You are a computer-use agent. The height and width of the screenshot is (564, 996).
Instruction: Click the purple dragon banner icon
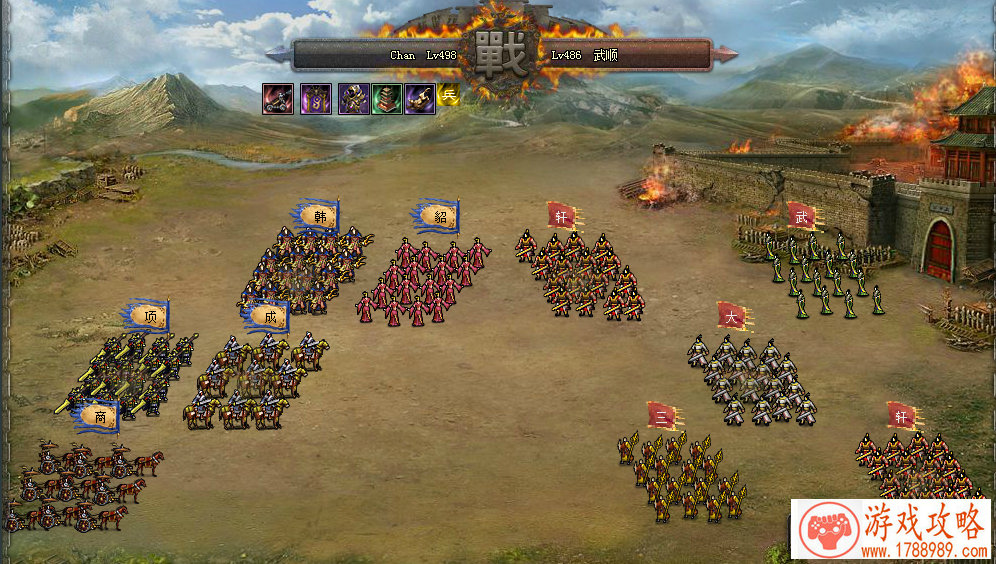316,99
